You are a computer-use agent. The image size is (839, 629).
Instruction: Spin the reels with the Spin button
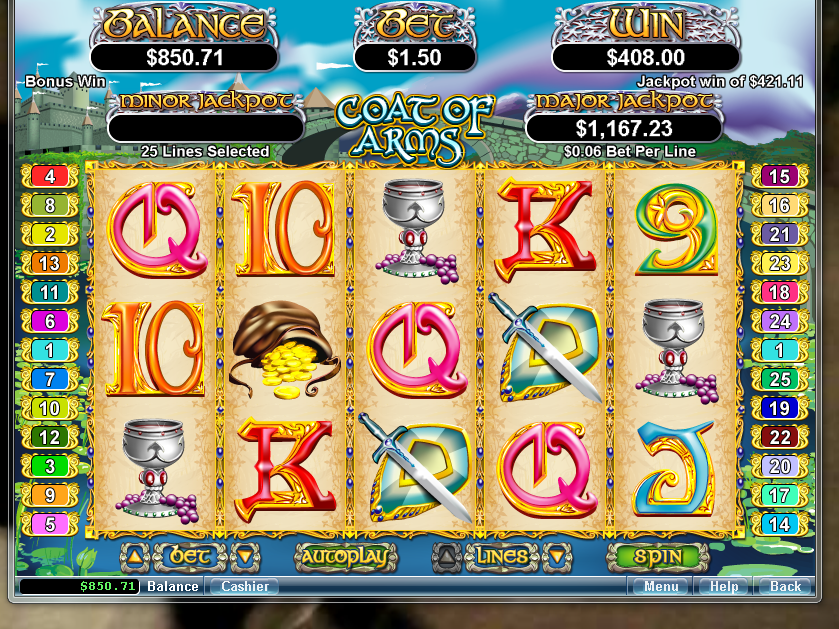click(x=657, y=556)
